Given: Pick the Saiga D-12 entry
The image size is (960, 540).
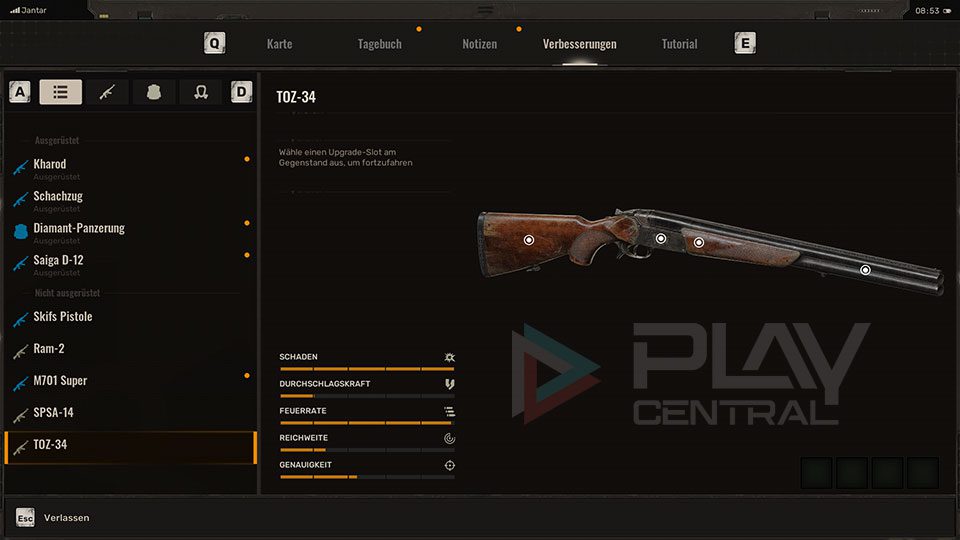Looking at the screenshot, I should (58, 260).
